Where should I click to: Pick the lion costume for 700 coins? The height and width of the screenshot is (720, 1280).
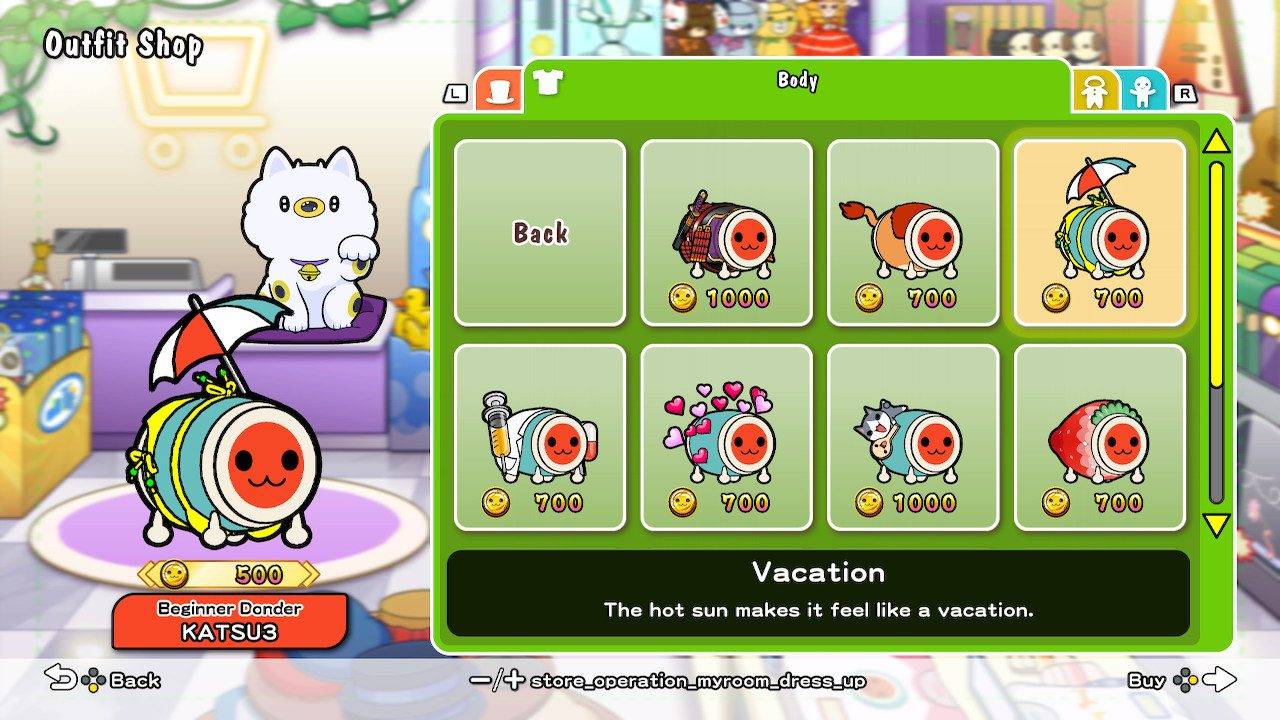[913, 232]
